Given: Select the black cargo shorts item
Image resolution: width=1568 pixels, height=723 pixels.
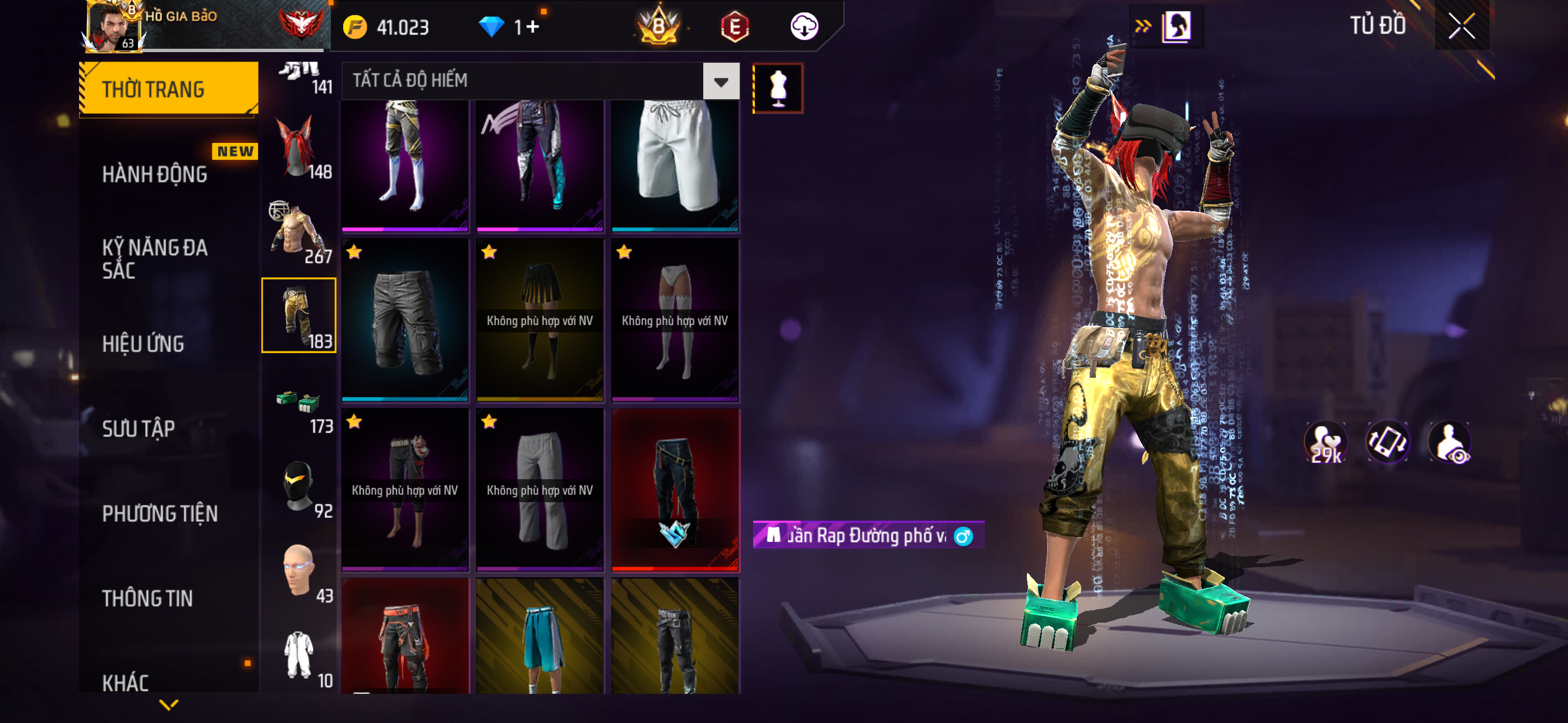Looking at the screenshot, I should tap(405, 320).
